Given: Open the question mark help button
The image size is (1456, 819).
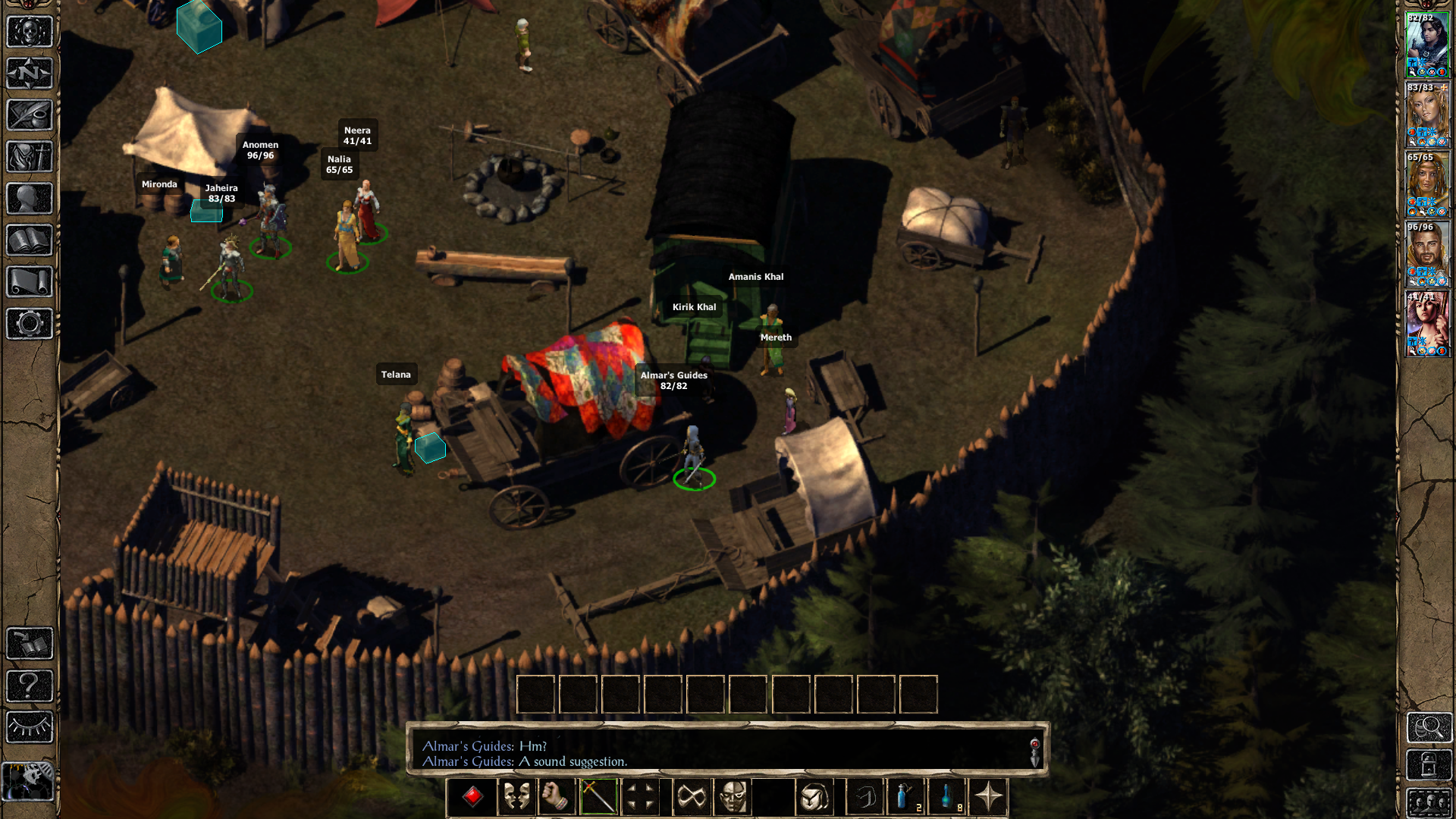Looking at the screenshot, I should 30,686.
